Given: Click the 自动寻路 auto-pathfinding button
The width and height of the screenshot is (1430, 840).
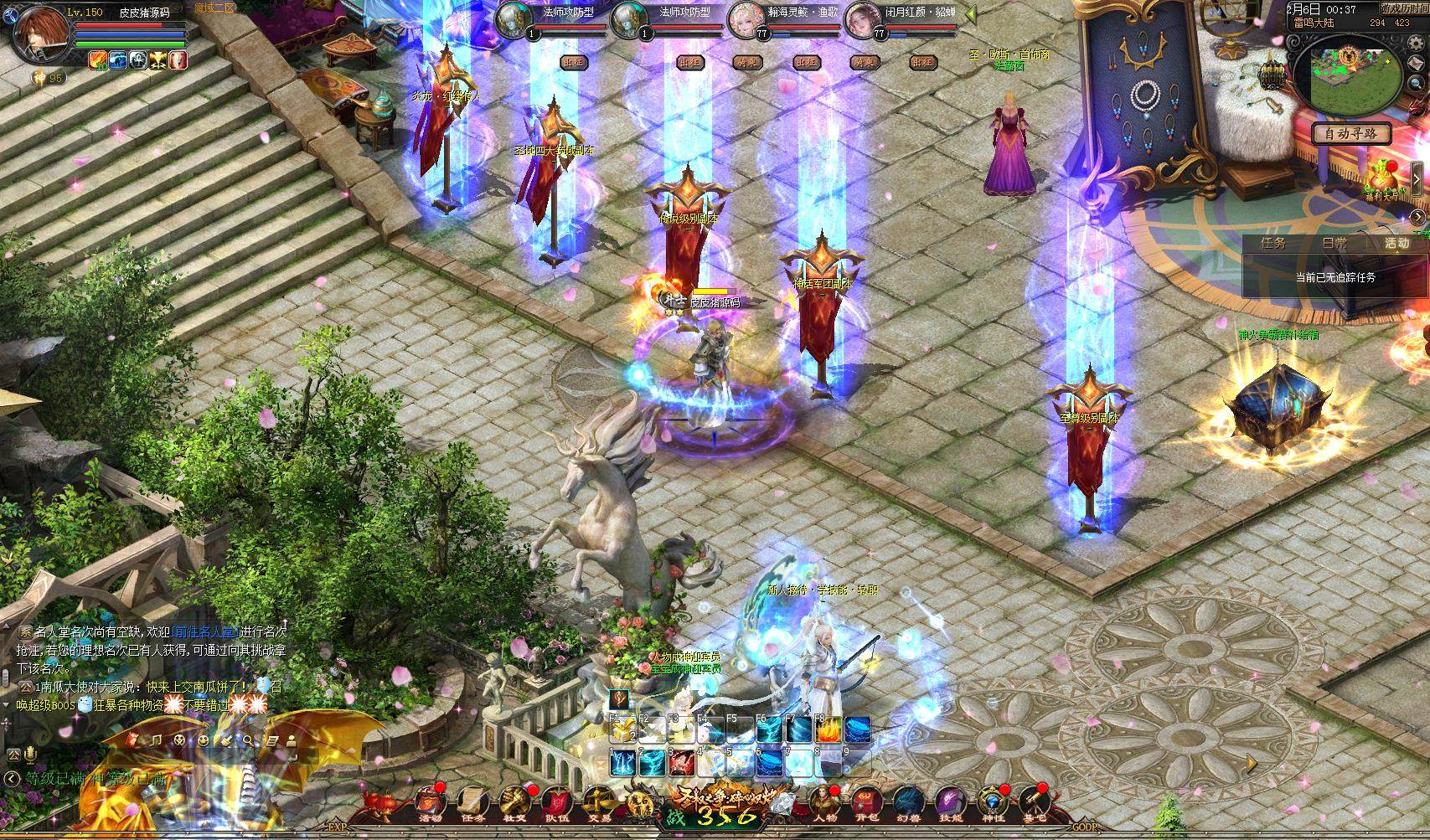Looking at the screenshot, I should coord(1353,134).
